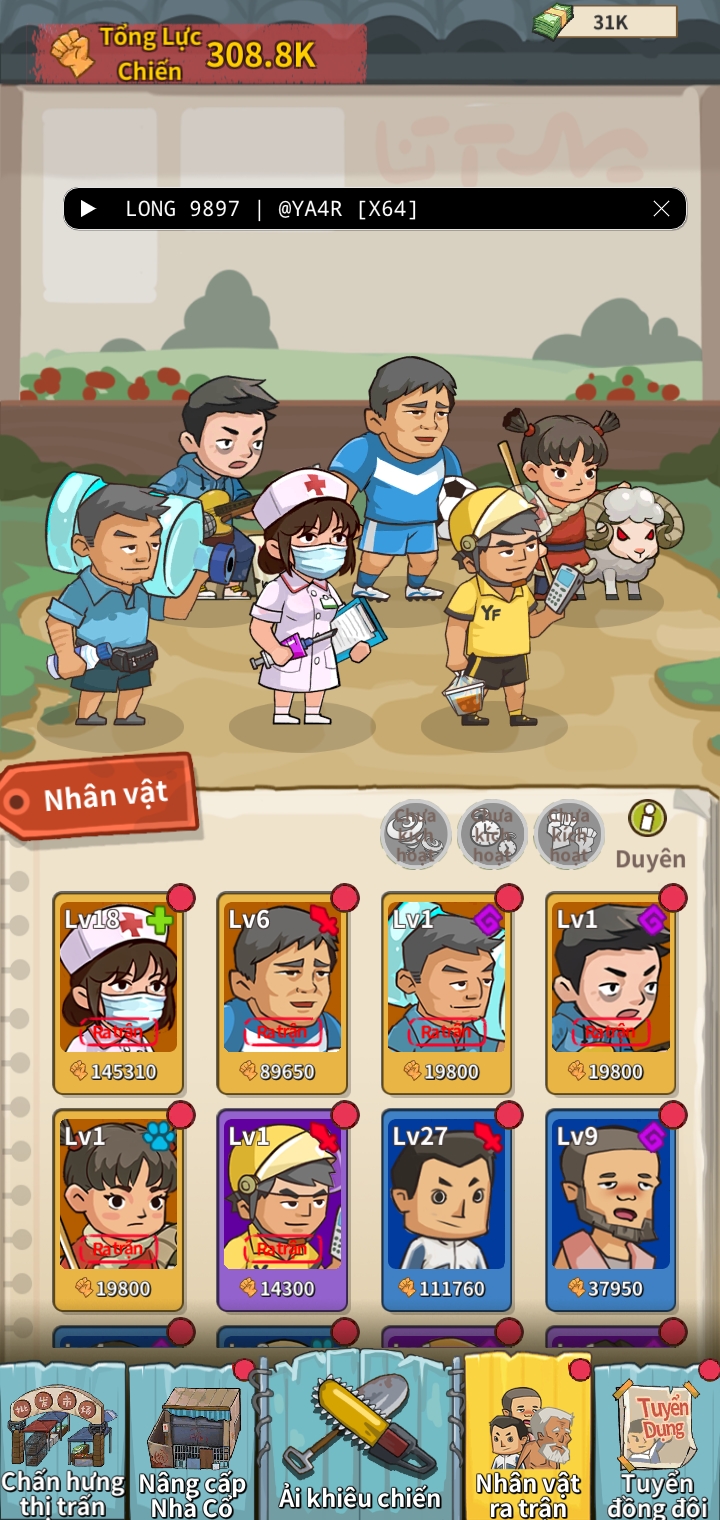This screenshot has width=720, height=1520.
Task: Select the Lv27 character card with 111760 power
Action: tap(446, 1207)
